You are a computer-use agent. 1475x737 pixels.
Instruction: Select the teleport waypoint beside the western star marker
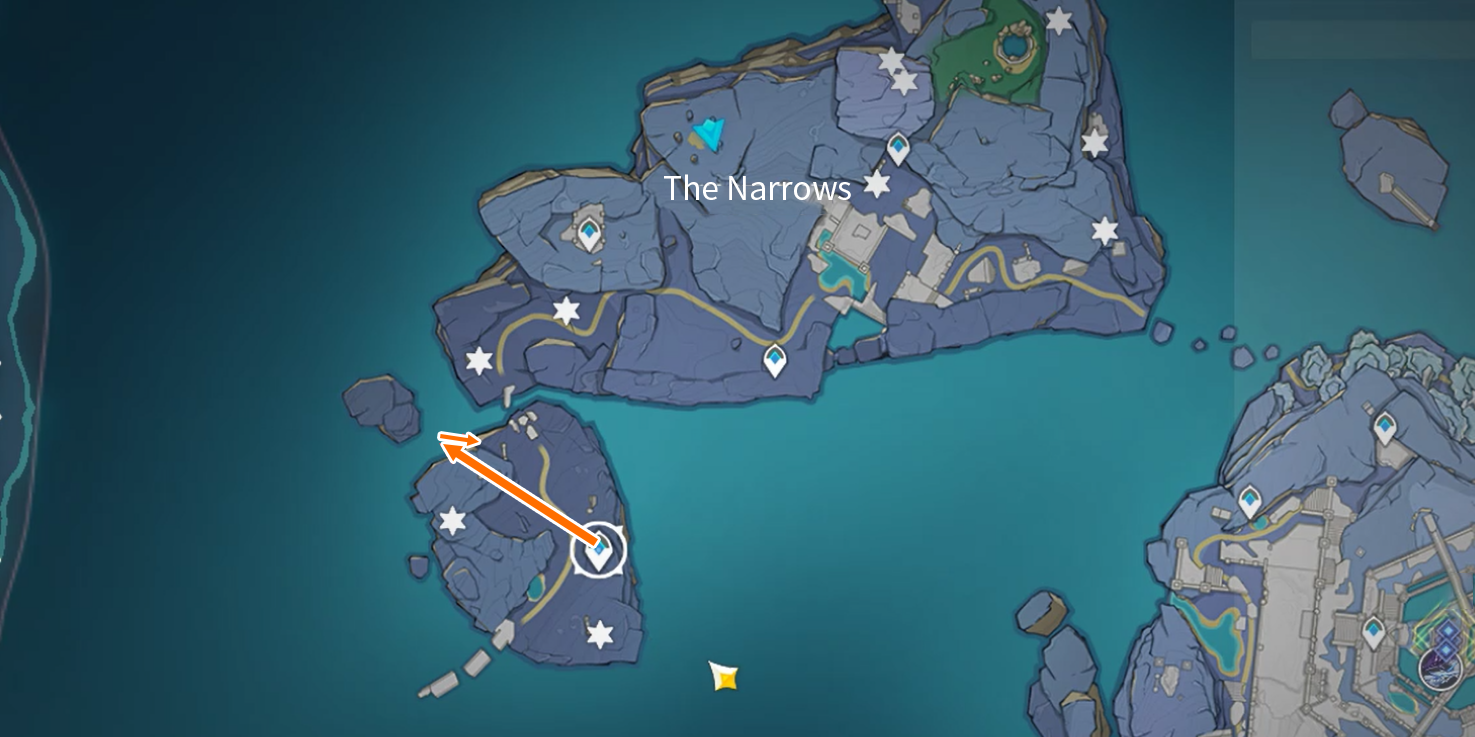(x=588, y=231)
